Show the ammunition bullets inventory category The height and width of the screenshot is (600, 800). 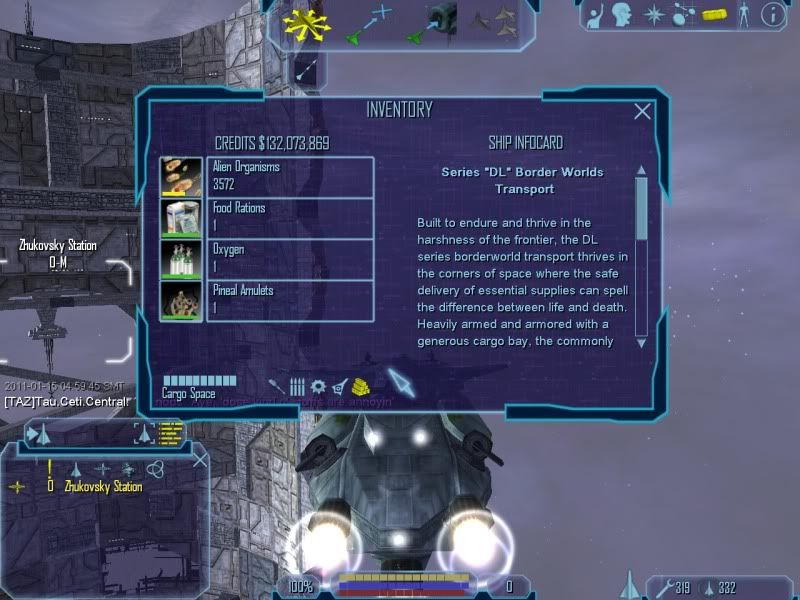[297, 385]
